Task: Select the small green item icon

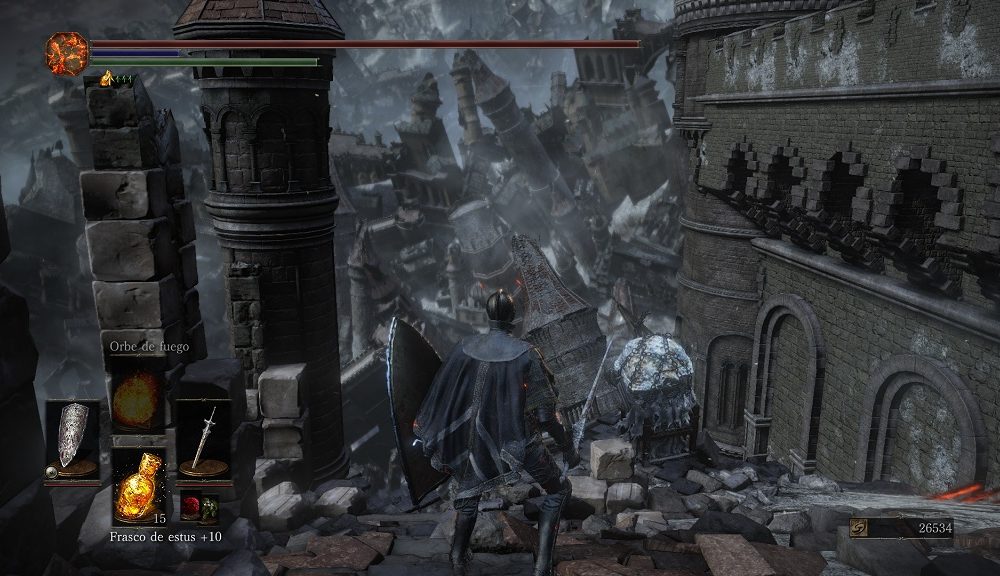Action: click(x=211, y=508)
